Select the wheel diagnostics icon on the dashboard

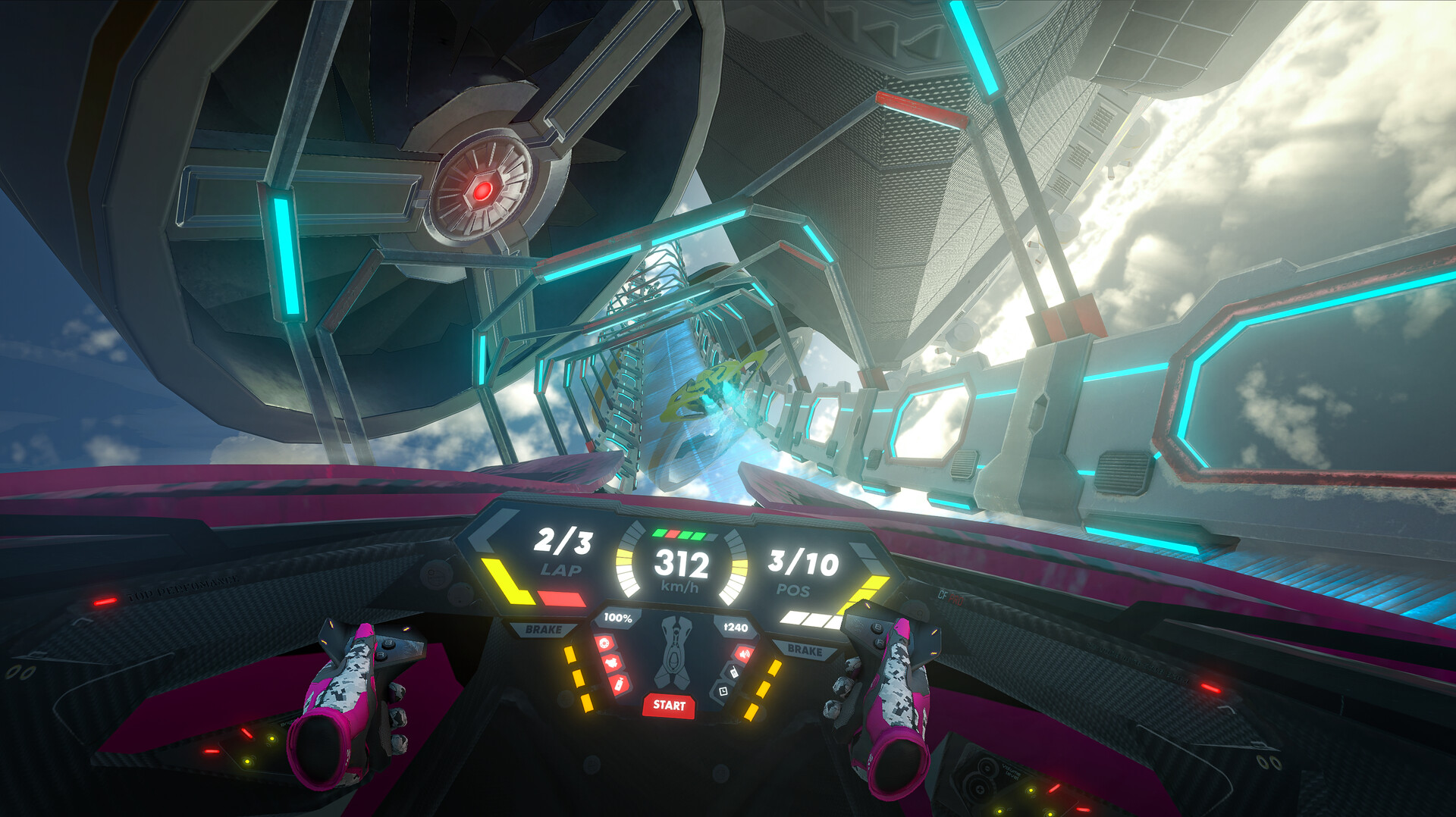pyautogui.click(x=604, y=642)
